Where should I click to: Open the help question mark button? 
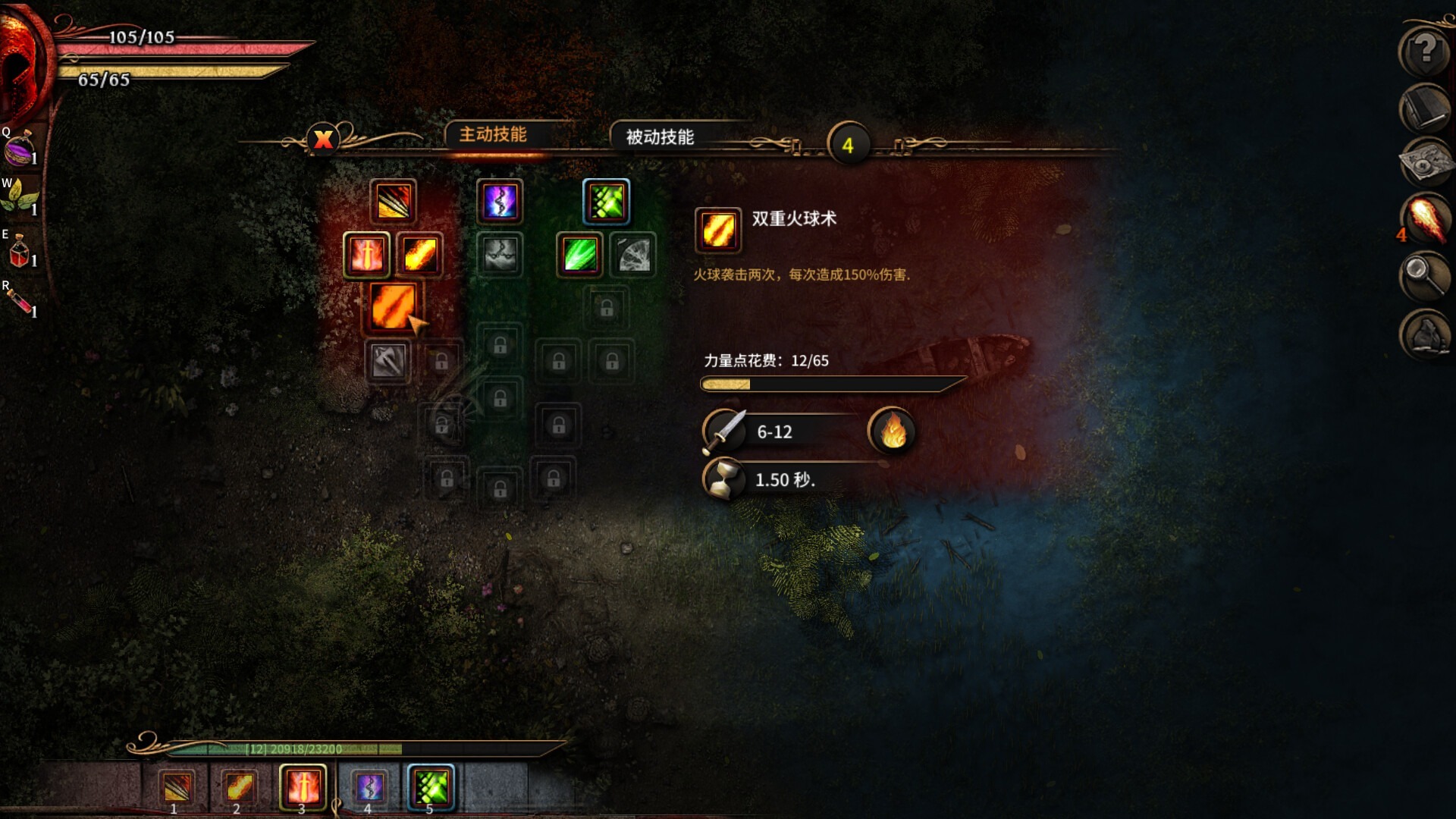click(x=1425, y=51)
